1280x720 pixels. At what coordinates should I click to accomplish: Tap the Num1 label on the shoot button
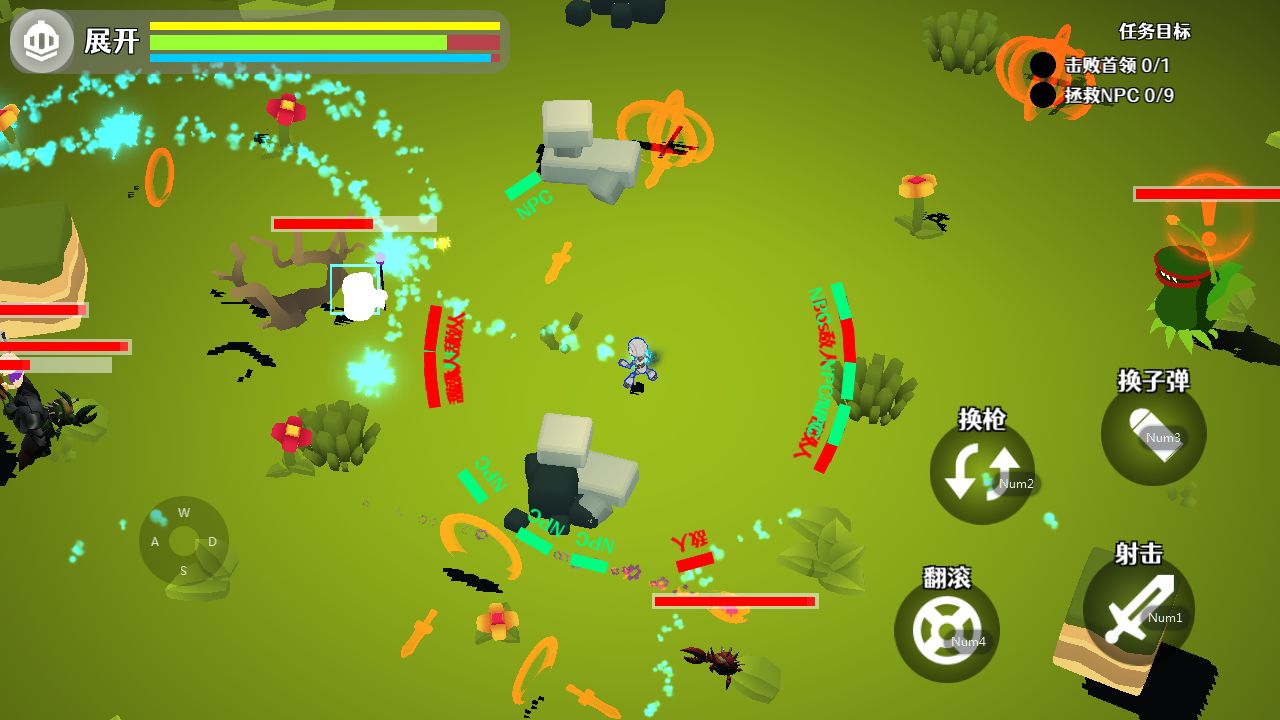click(1165, 617)
